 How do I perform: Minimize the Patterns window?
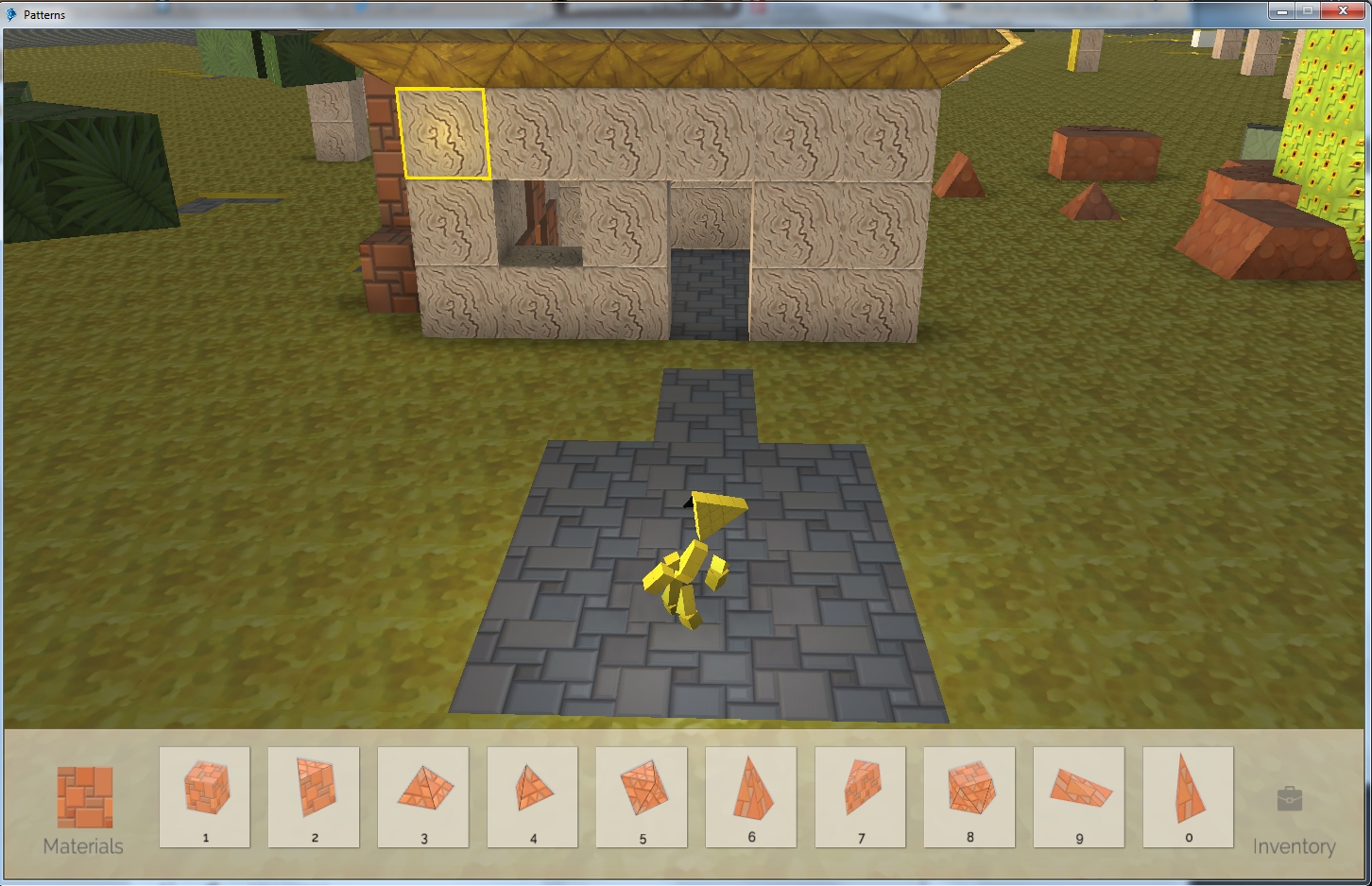coord(1282,11)
